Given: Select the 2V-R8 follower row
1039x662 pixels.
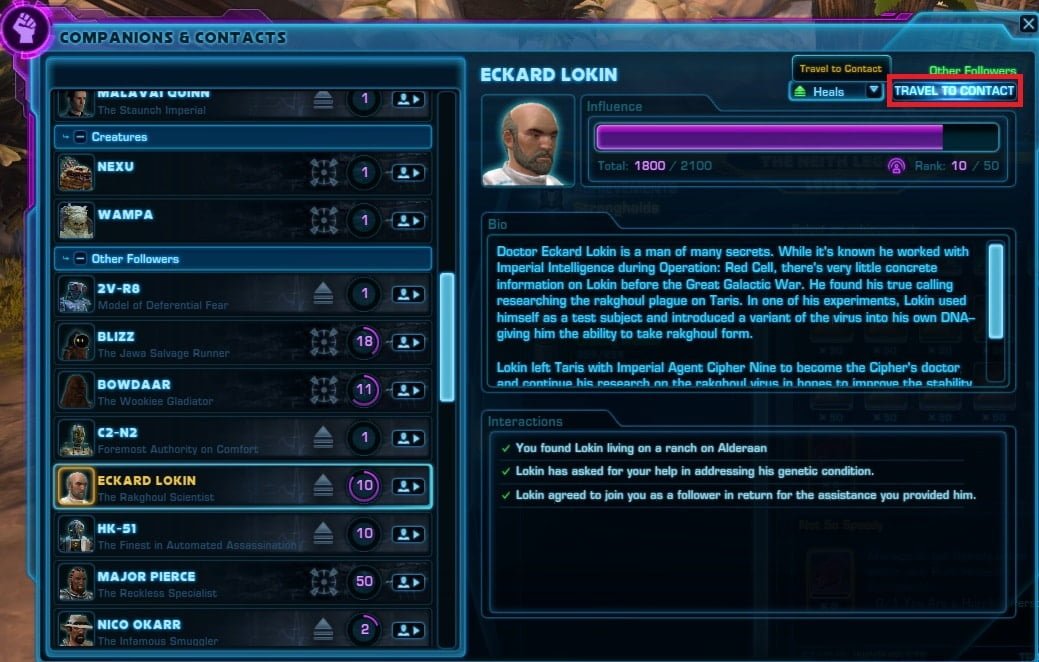Looking at the screenshot, I should (200, 295).
